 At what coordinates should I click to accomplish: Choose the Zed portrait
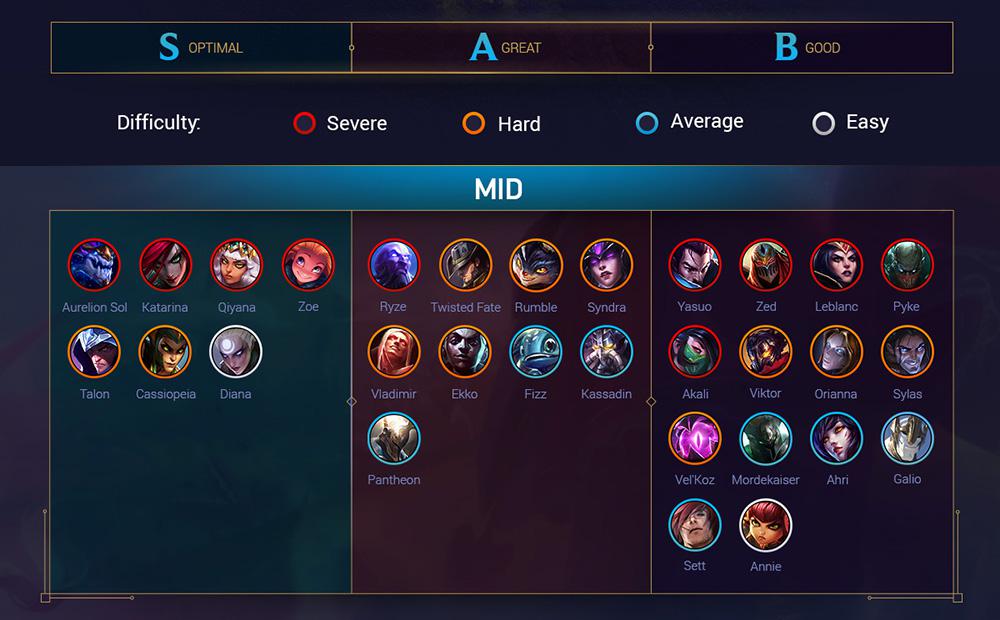pyautogui.click(x=765, y=265)
